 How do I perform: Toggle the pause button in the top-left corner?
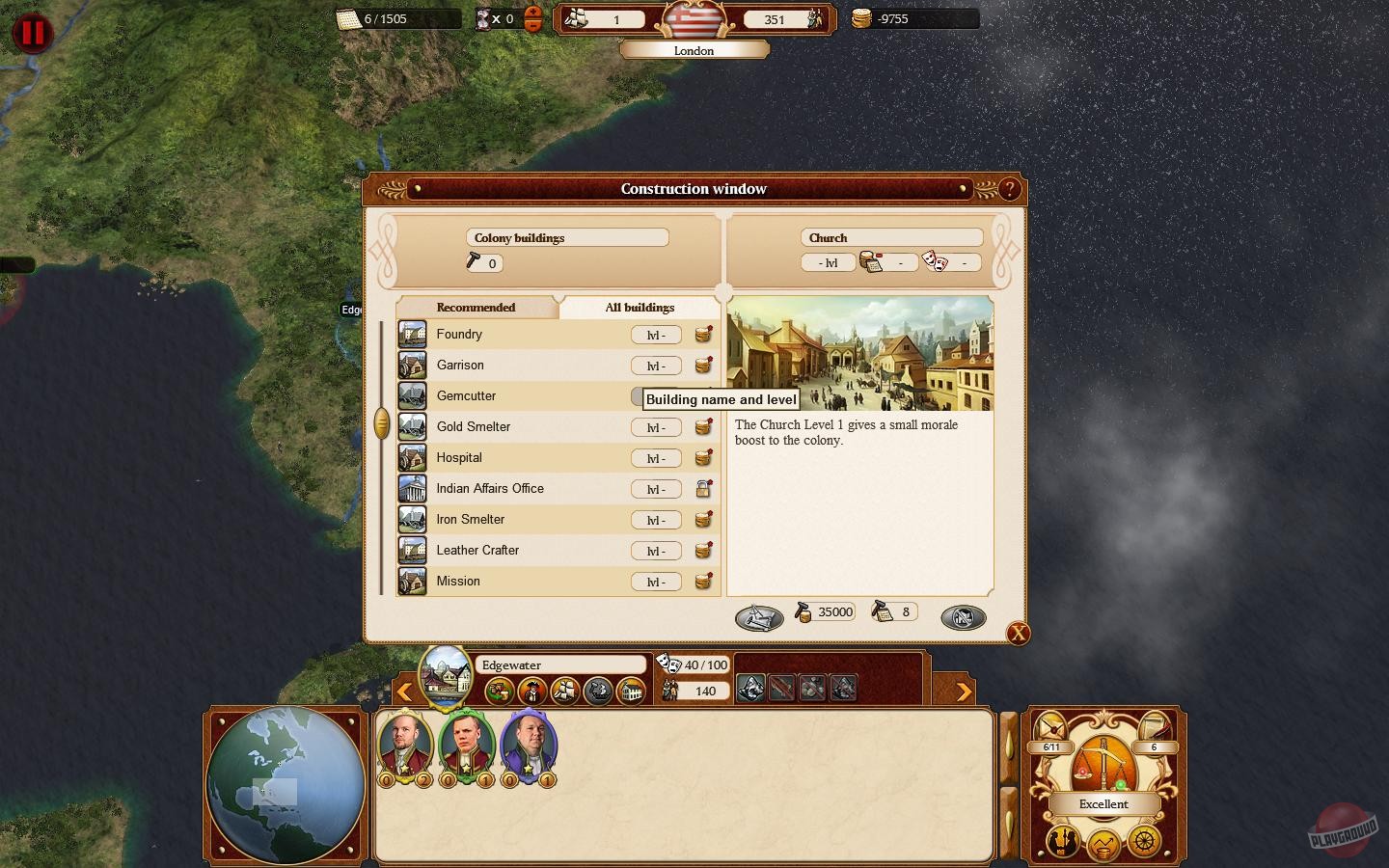pos(32,31)
